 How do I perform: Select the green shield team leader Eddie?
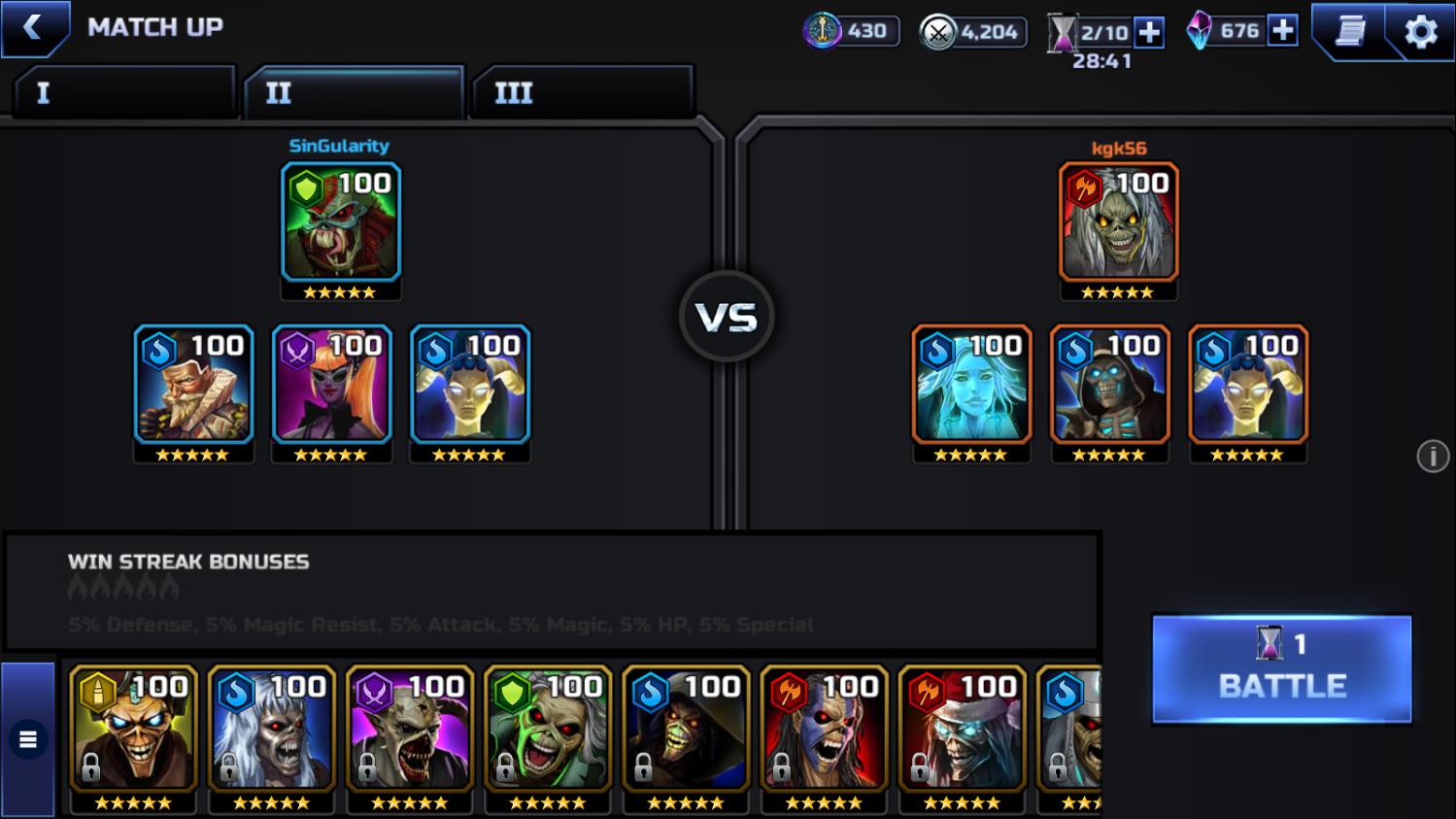340,223
